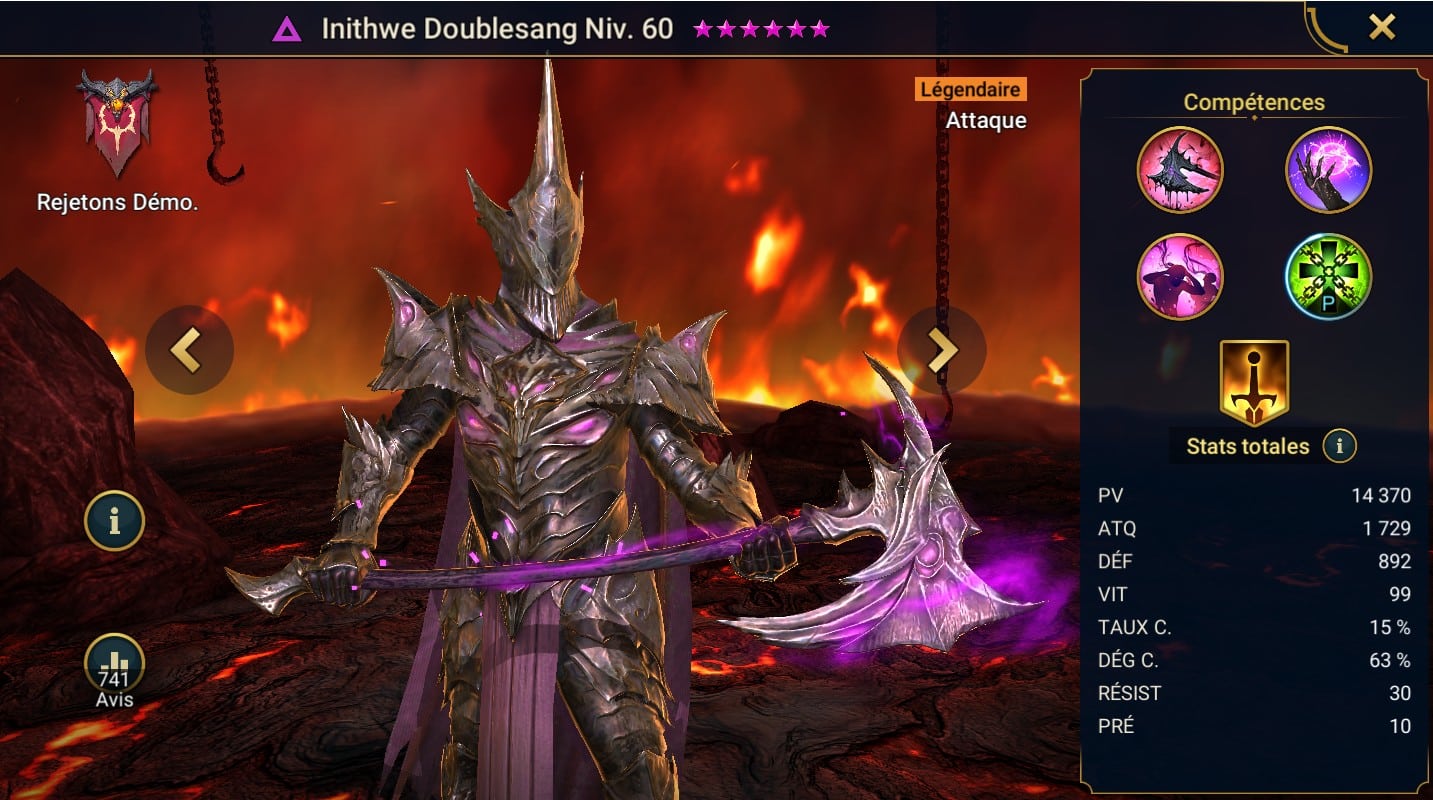Click the Rejetons Démo. faction banner
Image resolution: width=1433 pixels, height=800 pixels.
(x=116, y=124)
